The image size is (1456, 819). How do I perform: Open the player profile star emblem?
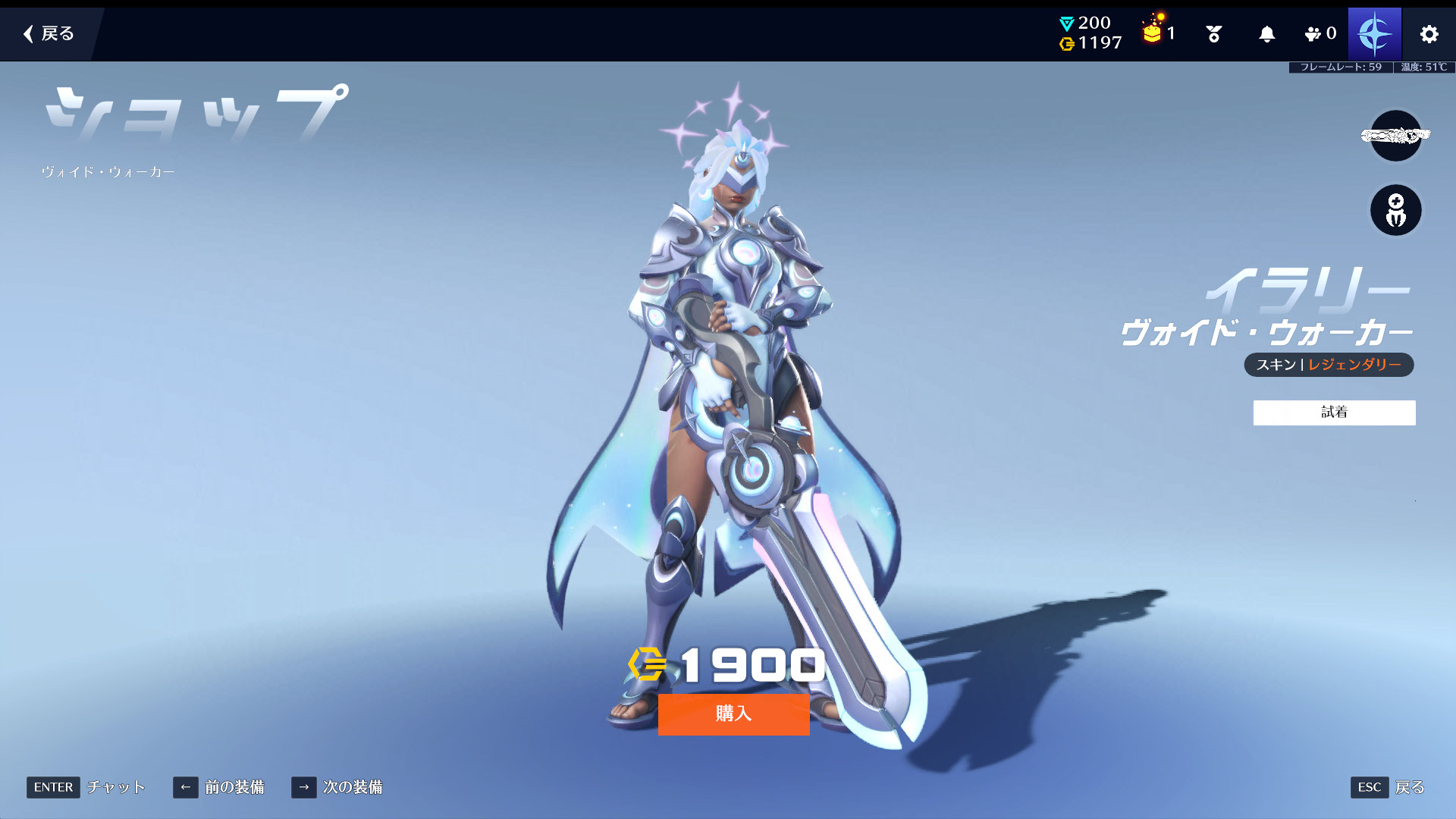[x=1374, y=34]
